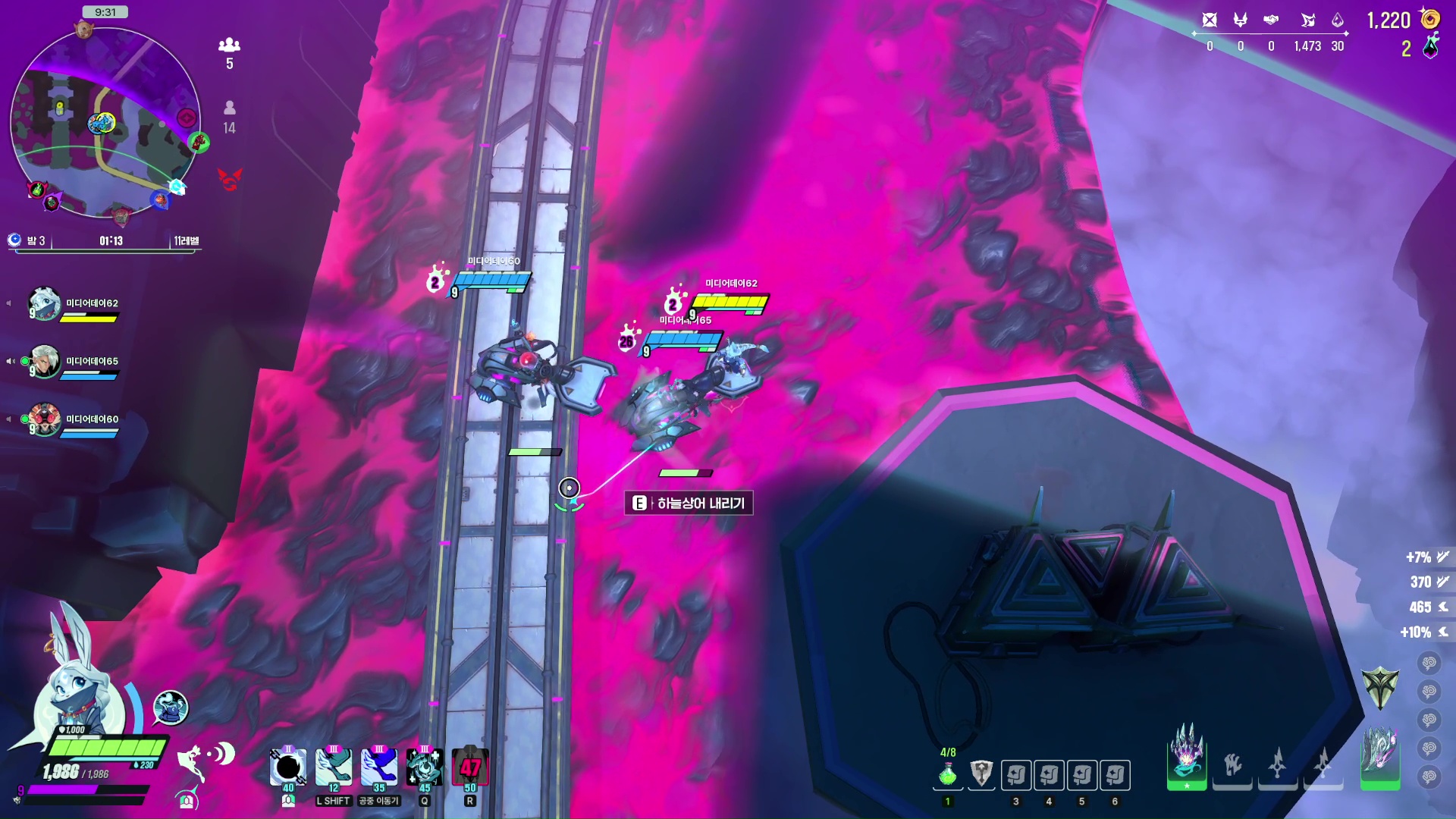The width and height of the screenshot is (1456, 819).
Task: Click the gold coin currency icon
Action: (1429, 19)
